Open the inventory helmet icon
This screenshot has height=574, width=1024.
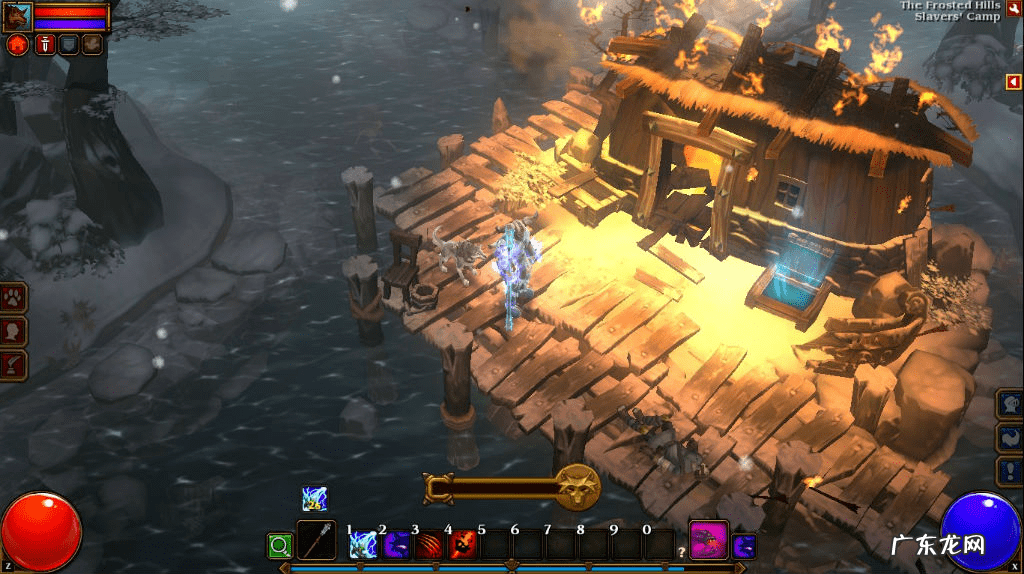(x=1009, y=405)
